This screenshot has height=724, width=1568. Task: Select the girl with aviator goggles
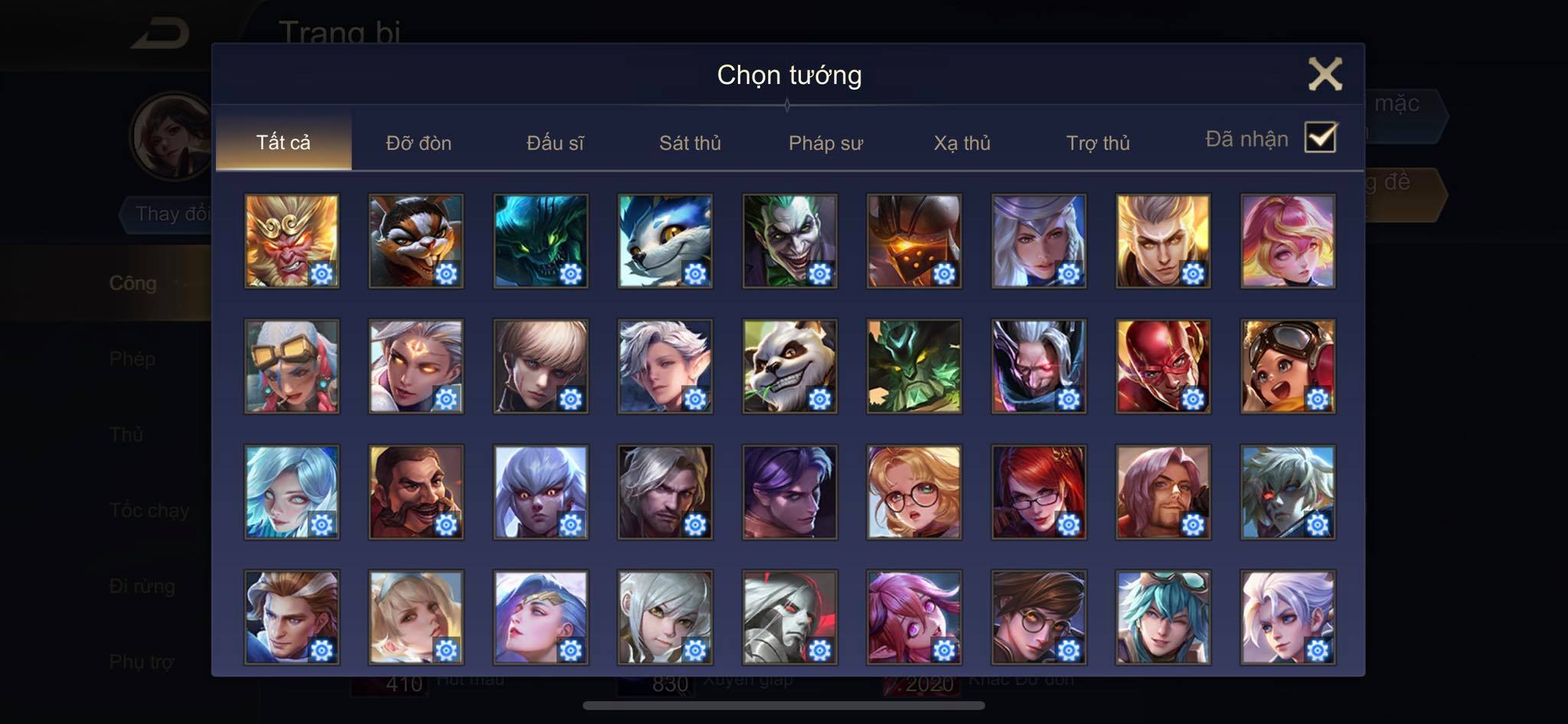point(1288,367)
